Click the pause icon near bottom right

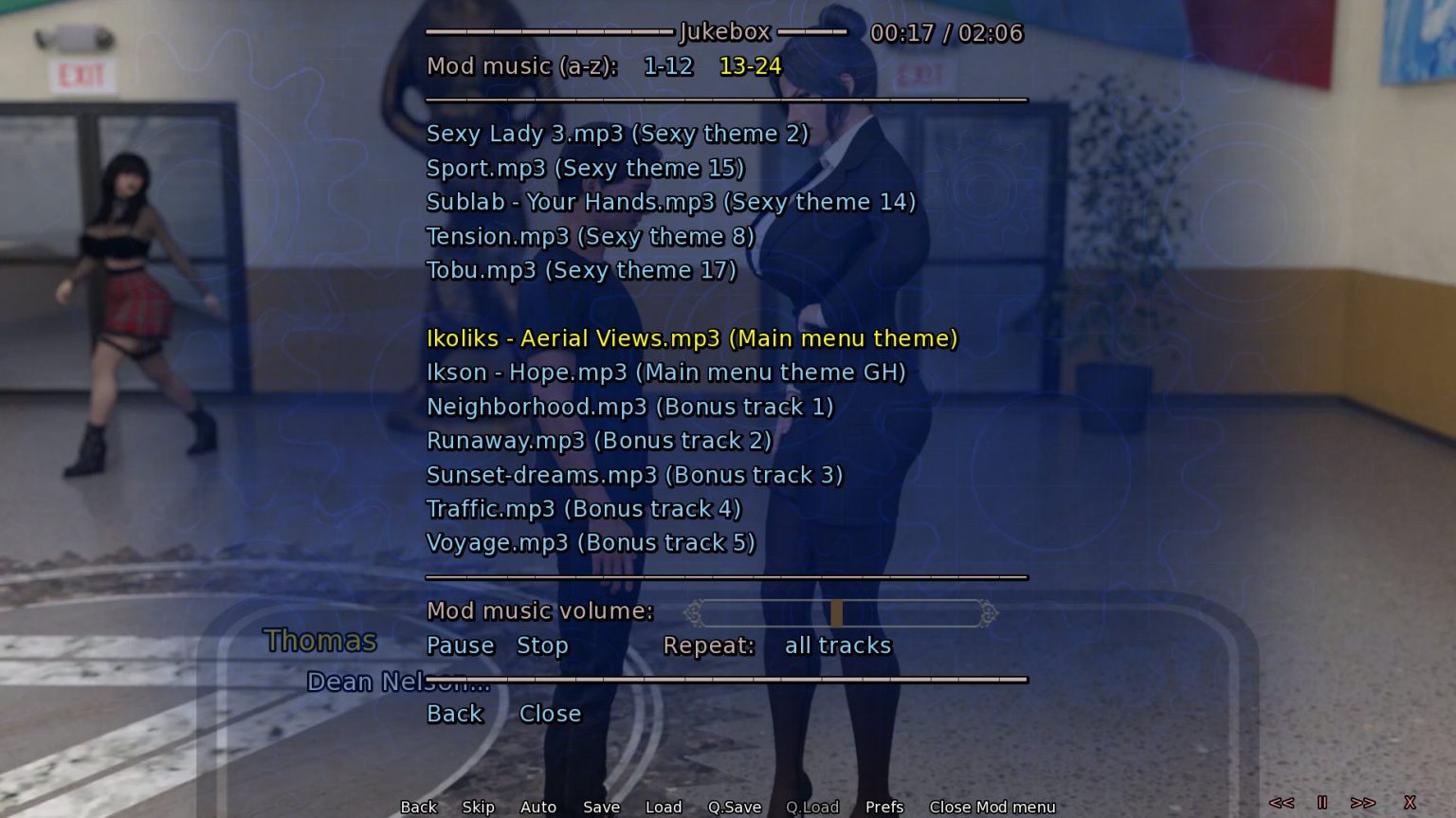pyautogui.click(x=1323, y=801)
